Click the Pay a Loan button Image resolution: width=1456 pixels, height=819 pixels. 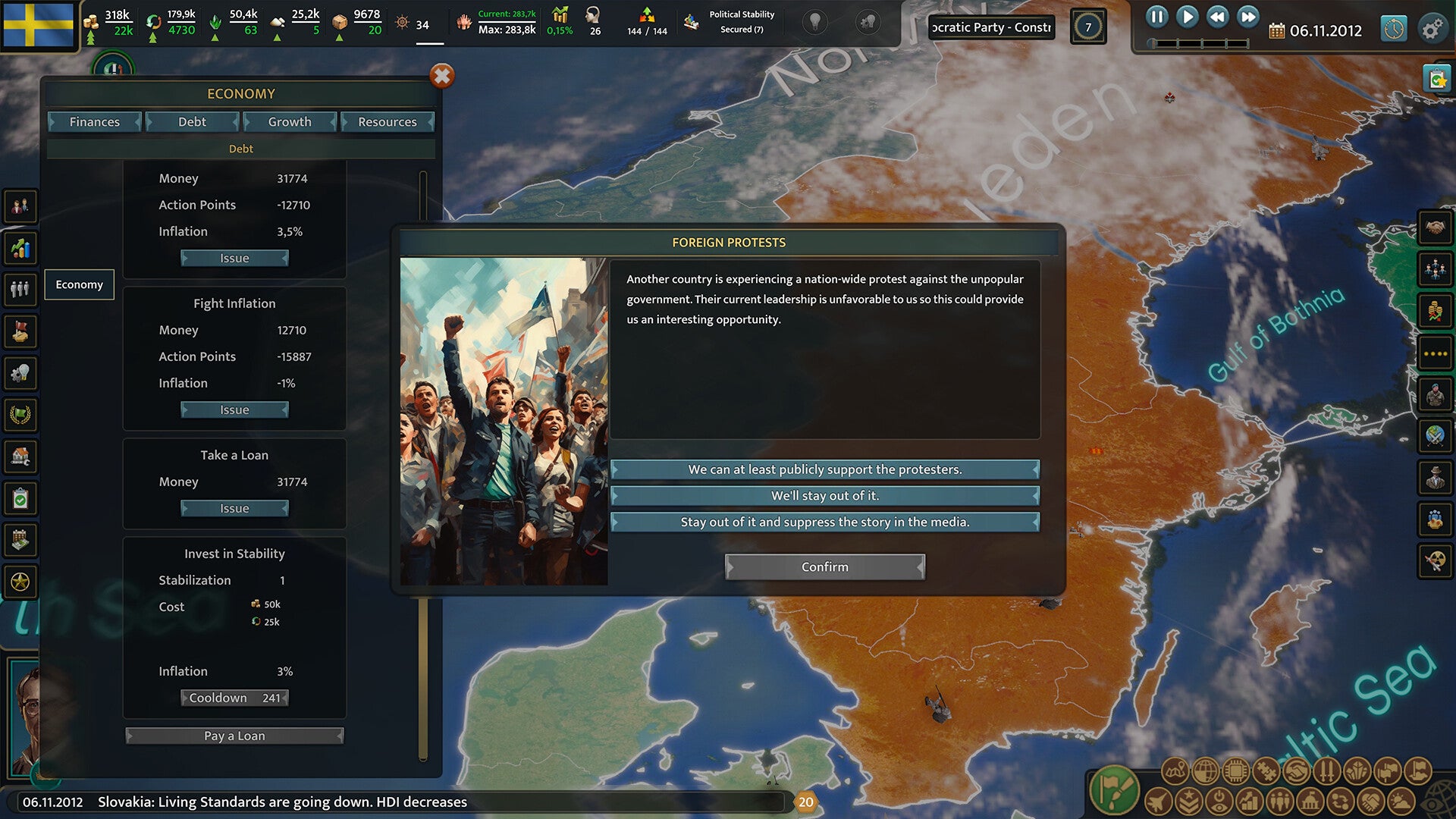tap(234, 736)
